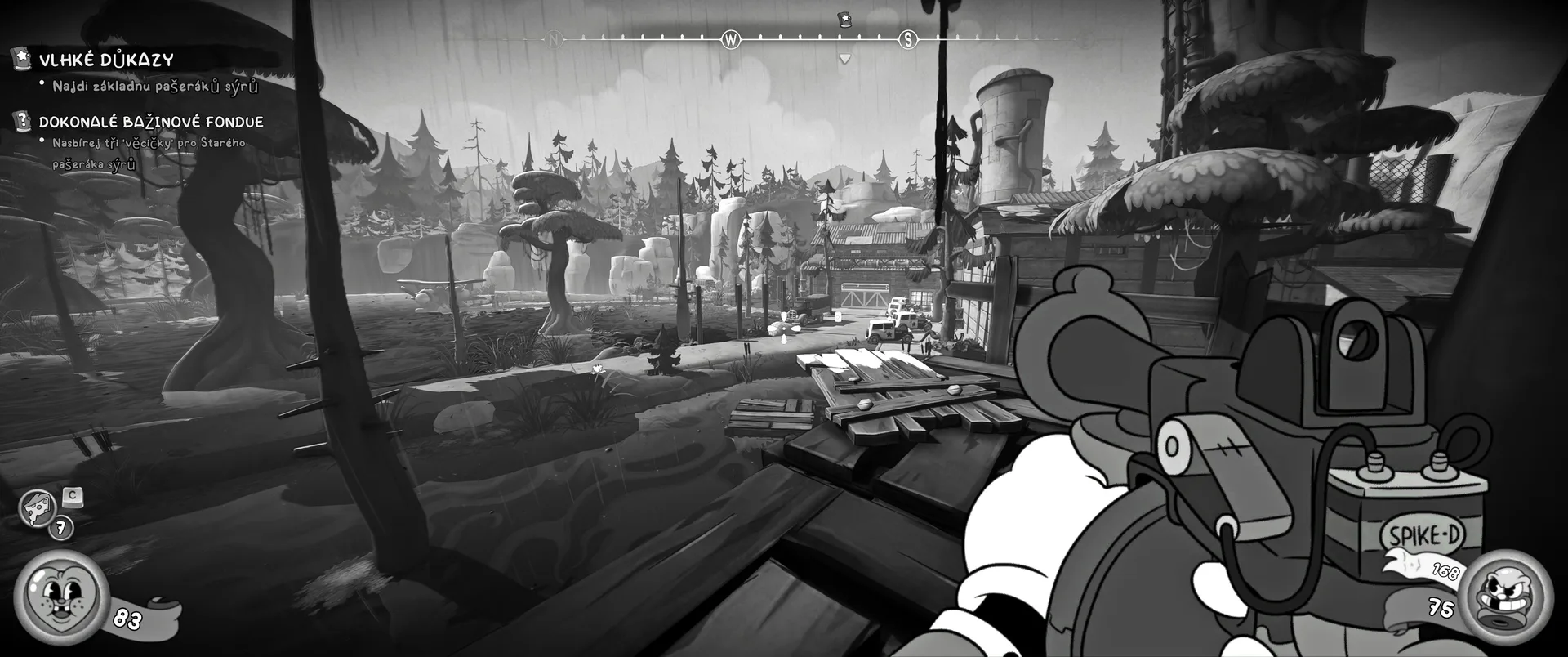This screenshot has height=657, width=1568.
Task: Use the consumable item icon with count 7
Action: click(x=38, y=507)
